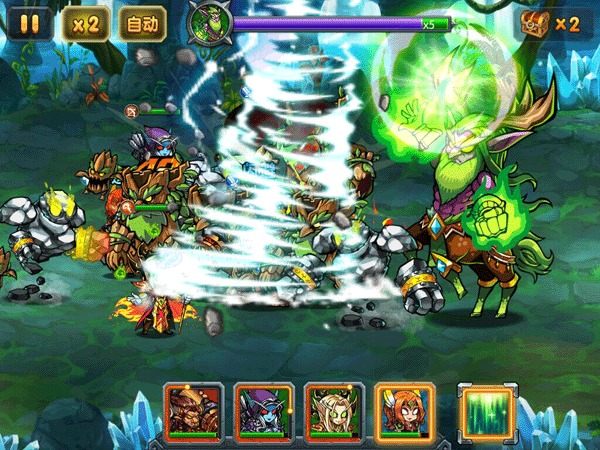The width and height of the screenshot is (600, 450).
Task: Select the purple-hooded dark ranger hero portrait
Action: tap(264, 410)
